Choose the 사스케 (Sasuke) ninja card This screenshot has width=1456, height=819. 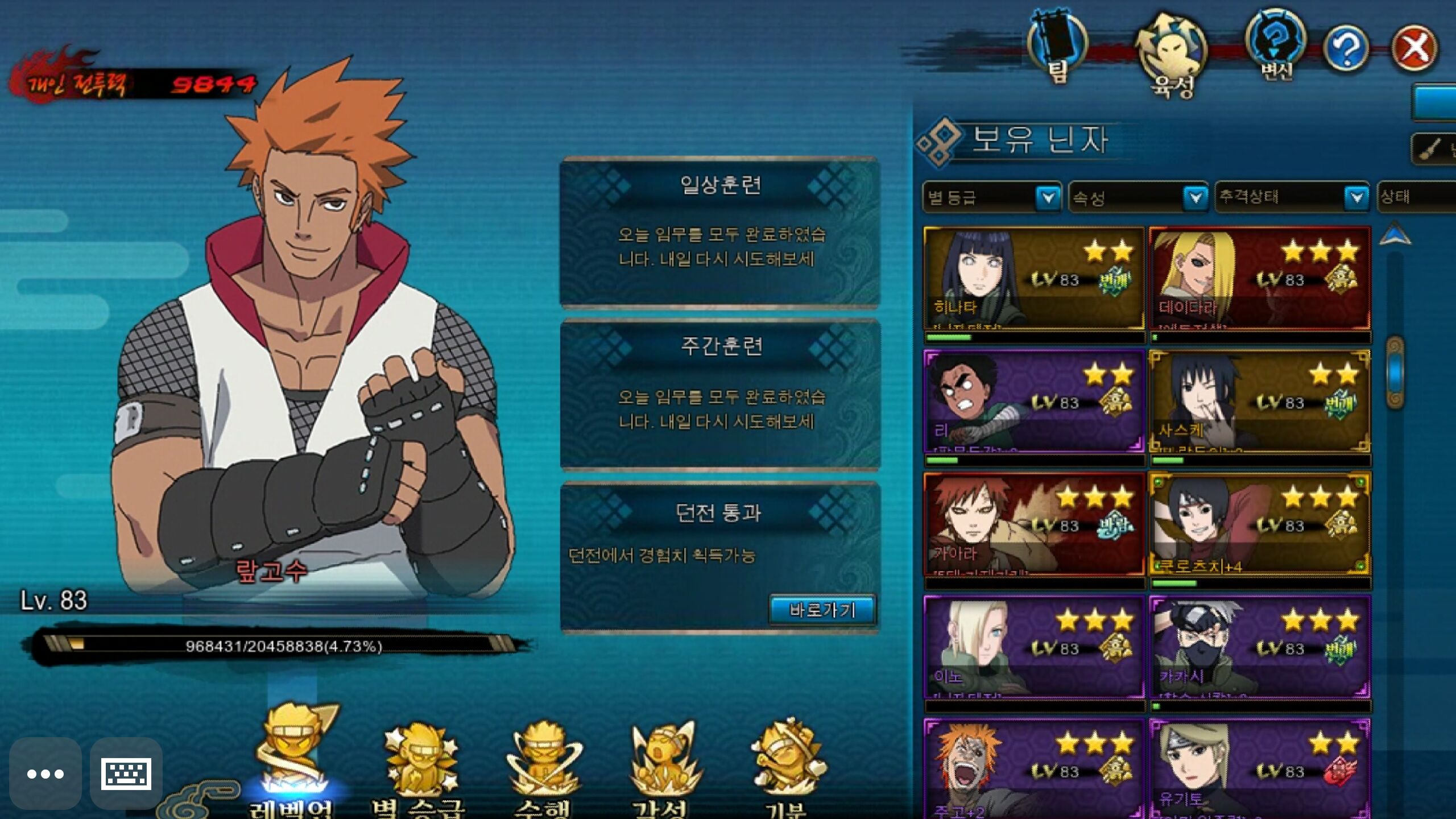[x=1259, y=402]
